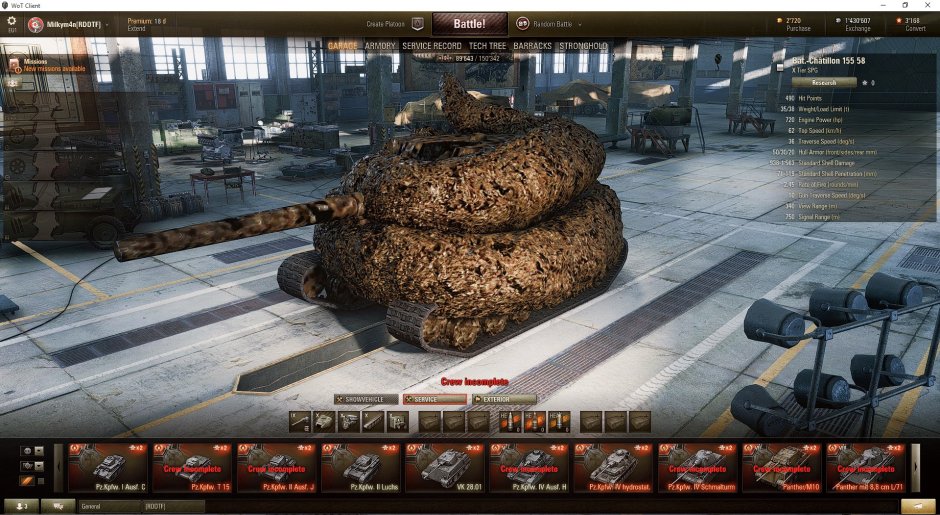Open the Exterior customization button
The image size is (940, 515).
point(505,399)
